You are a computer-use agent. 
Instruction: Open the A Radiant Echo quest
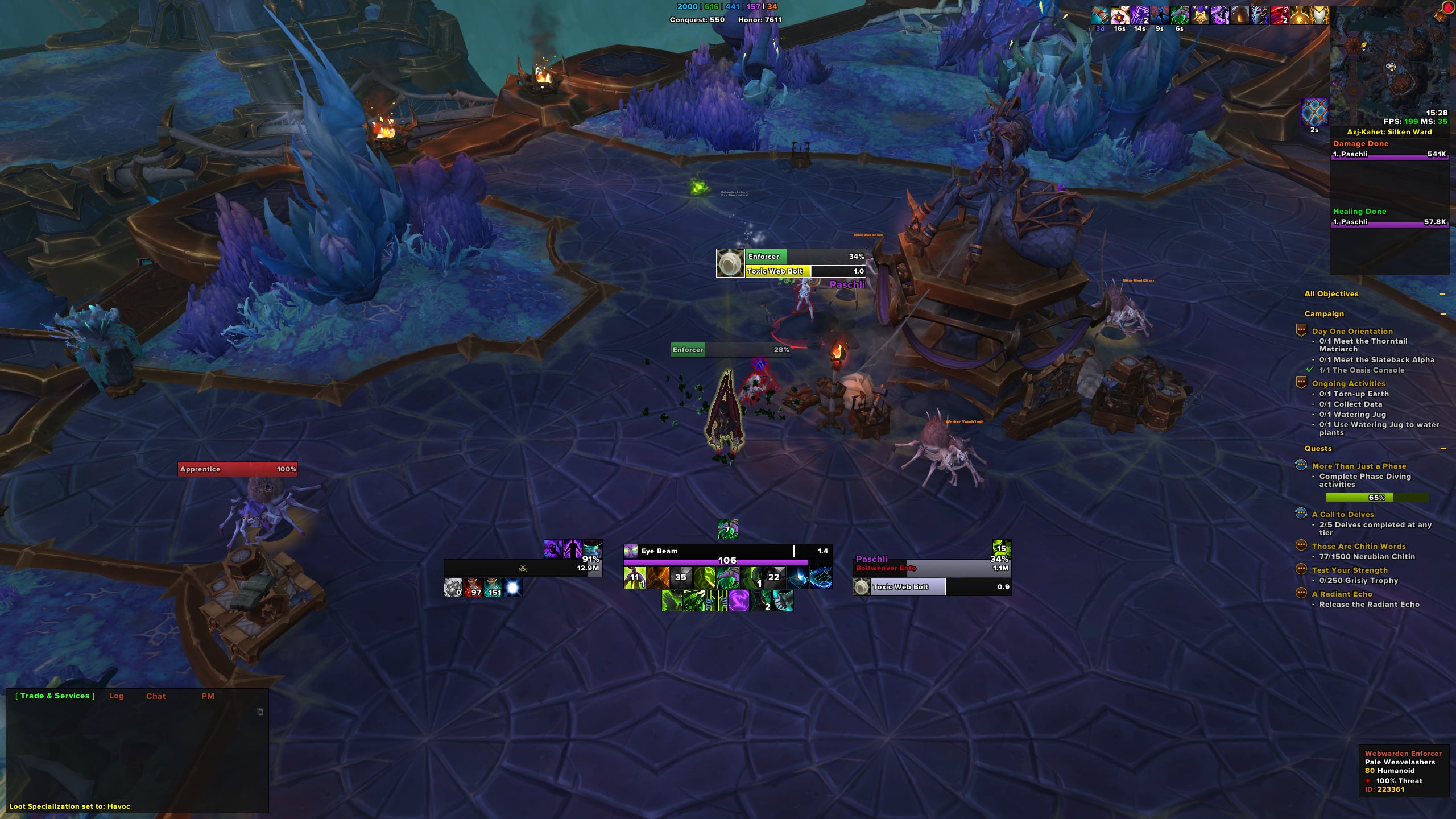coord(1342,594)
